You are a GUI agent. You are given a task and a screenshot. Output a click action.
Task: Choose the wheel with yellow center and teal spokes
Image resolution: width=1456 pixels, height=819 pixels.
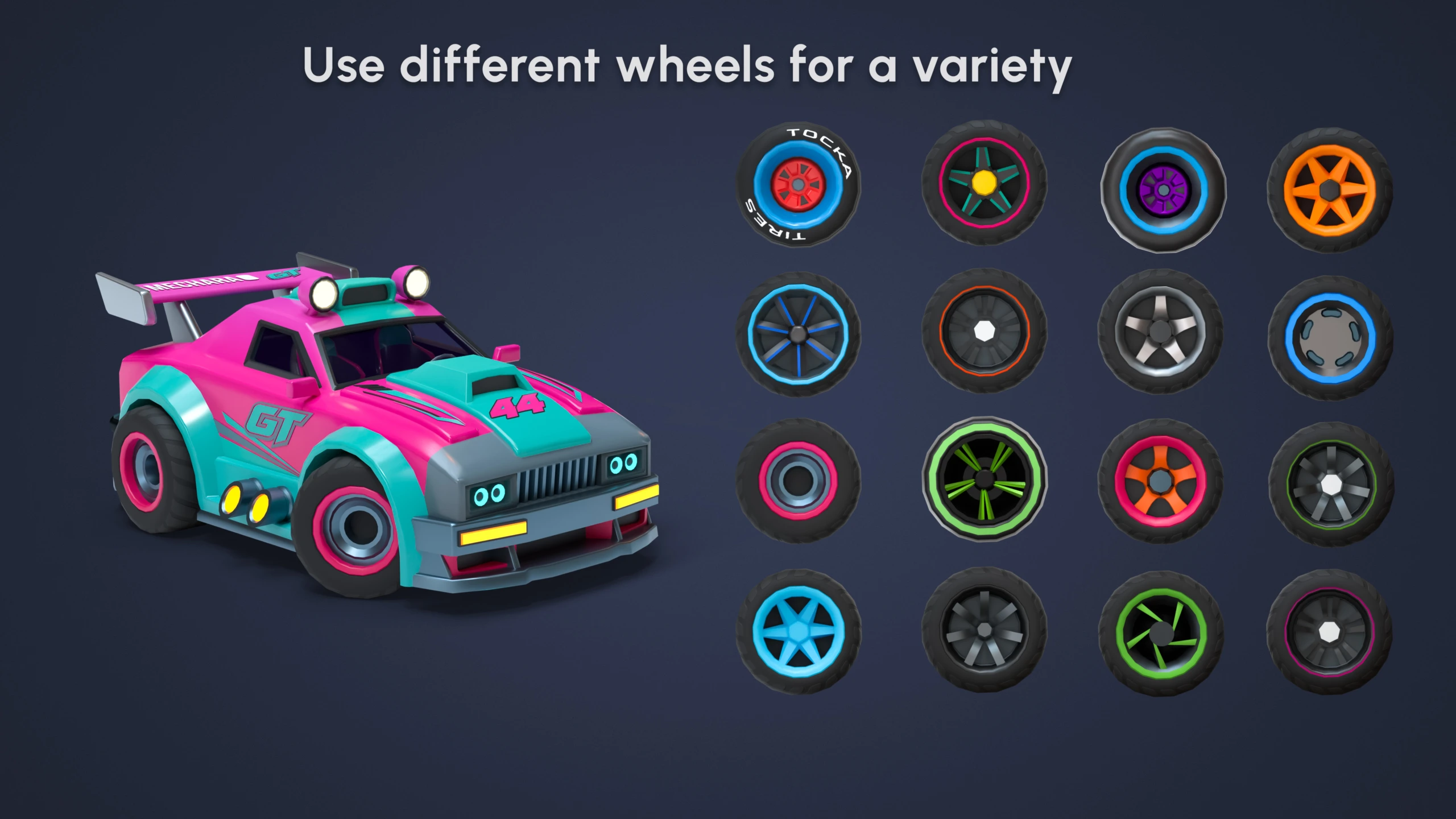(984, 183)
